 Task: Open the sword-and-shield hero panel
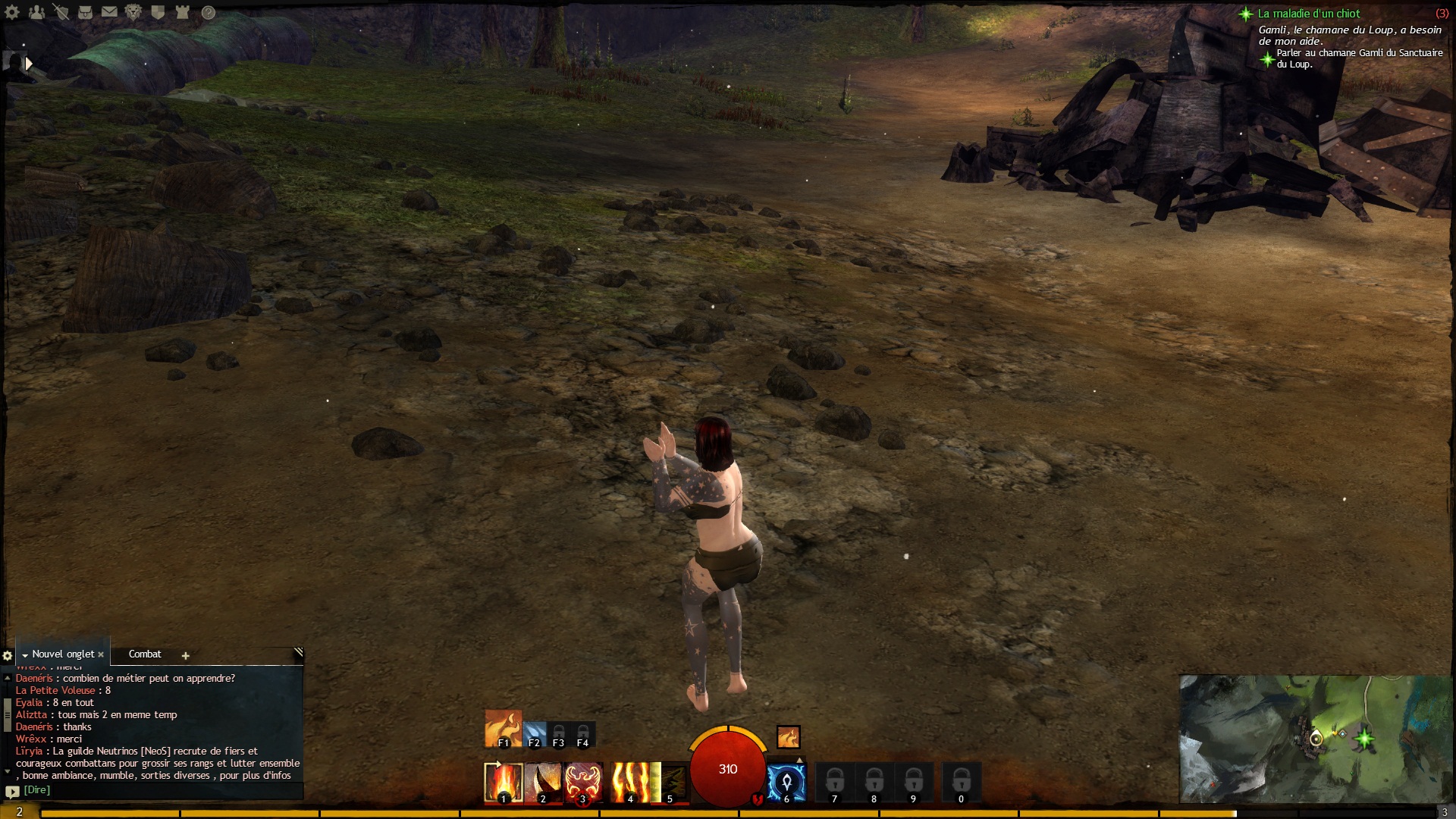[x=61, y=12]
